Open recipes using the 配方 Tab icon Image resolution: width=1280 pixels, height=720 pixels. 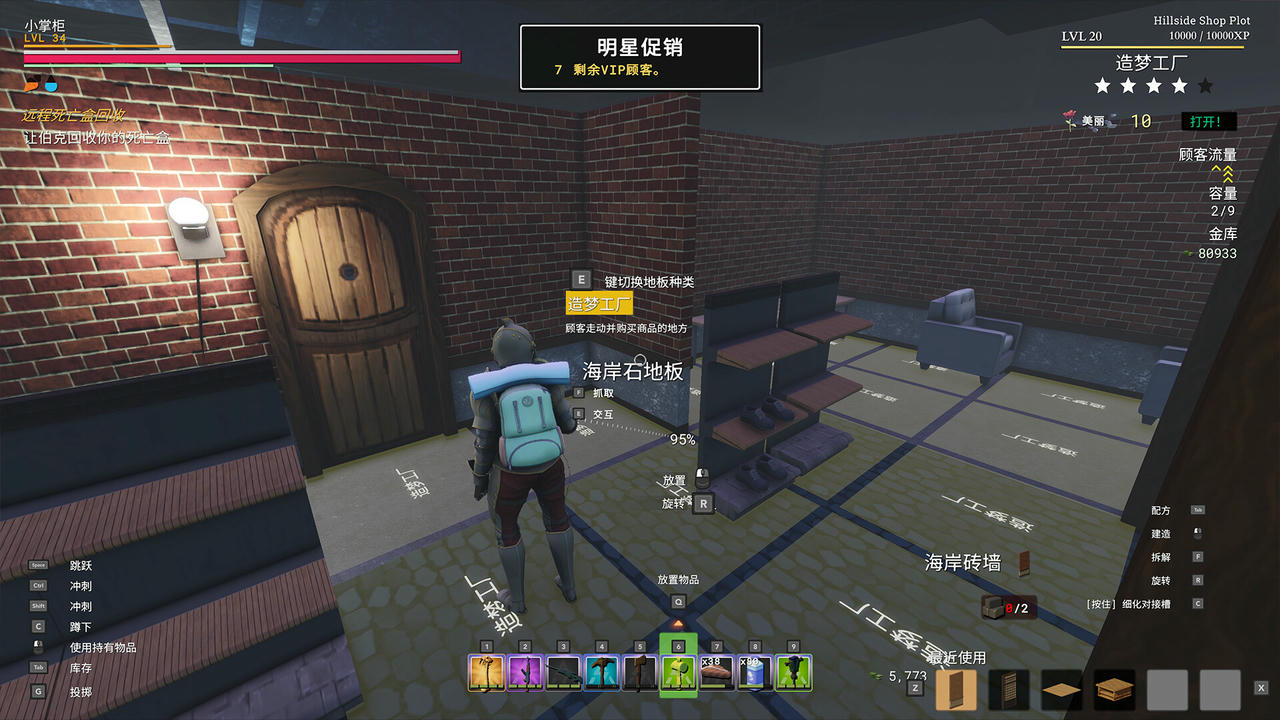(x=1198, y=510)
